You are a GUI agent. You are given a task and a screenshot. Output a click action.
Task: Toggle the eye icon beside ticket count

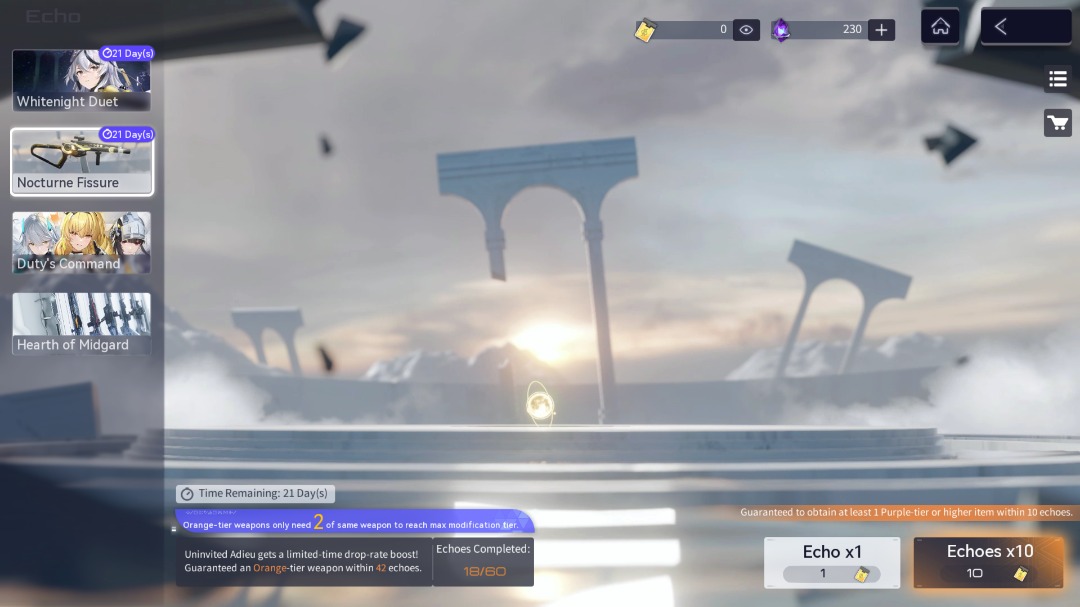[x=746, y=30]
